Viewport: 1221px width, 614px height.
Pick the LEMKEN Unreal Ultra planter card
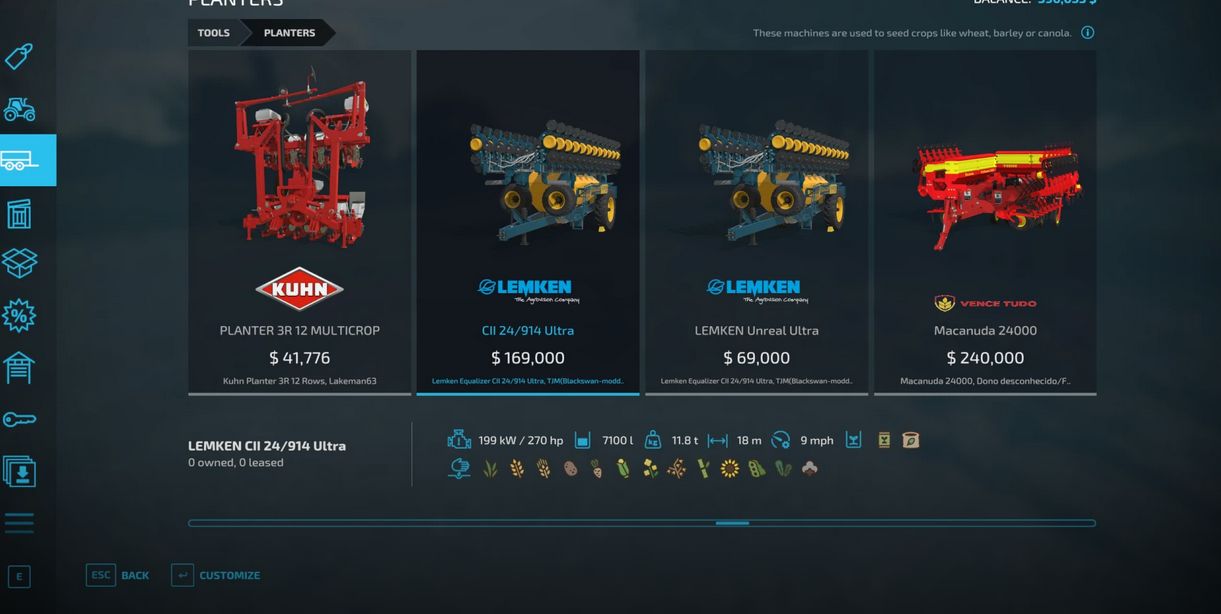pos(756,222)
